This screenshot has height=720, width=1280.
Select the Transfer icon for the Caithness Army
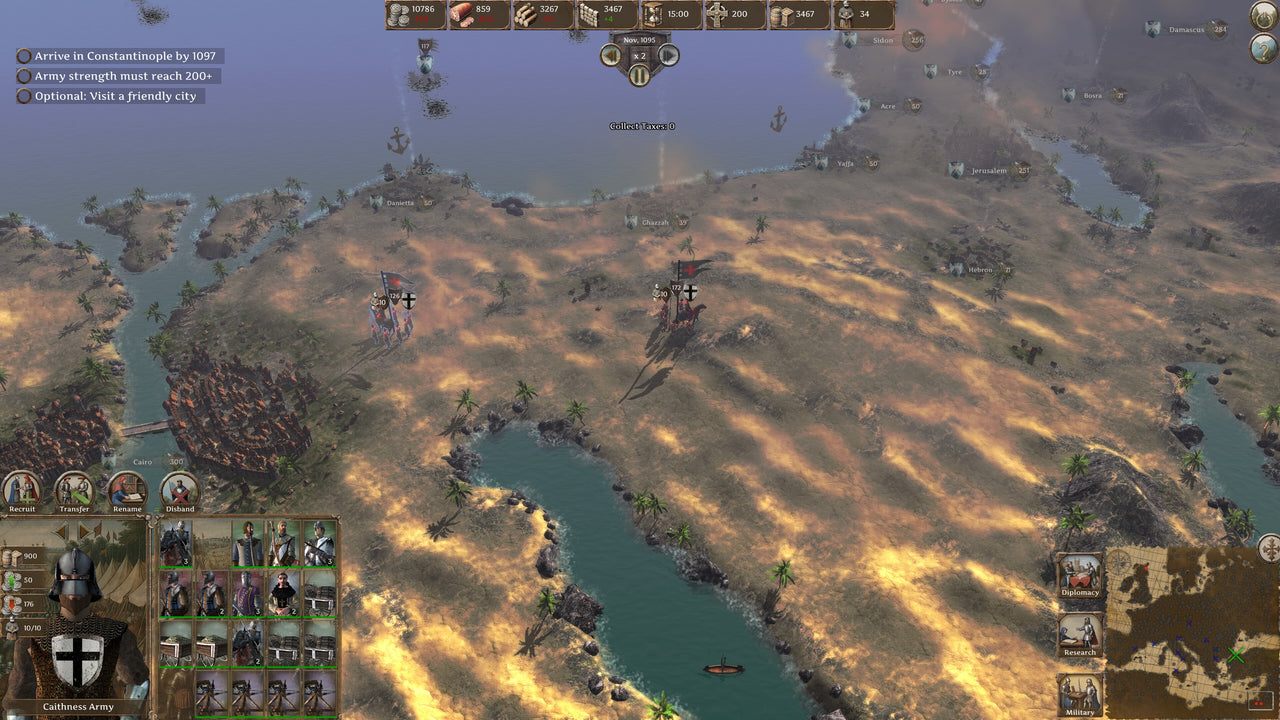tap(73, 490)
